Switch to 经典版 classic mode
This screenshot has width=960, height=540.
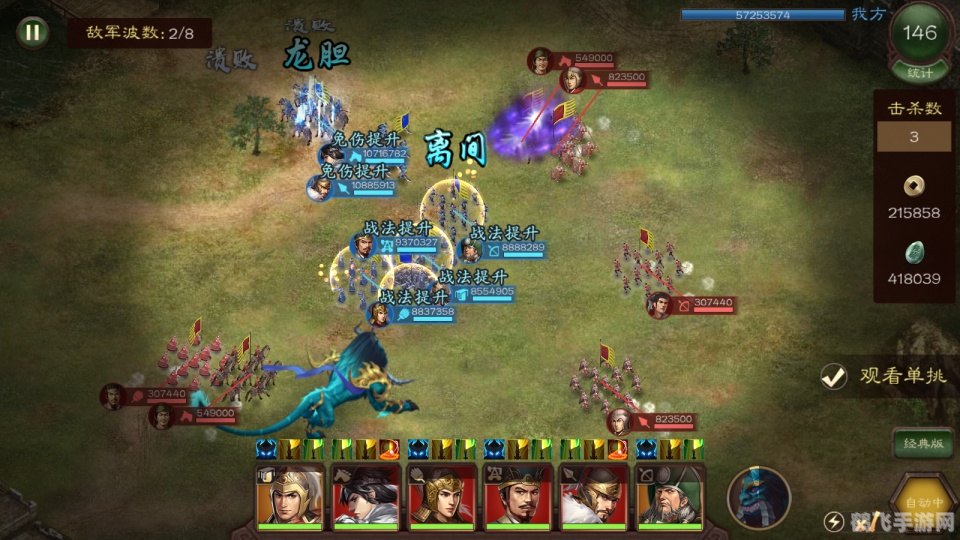922,443
